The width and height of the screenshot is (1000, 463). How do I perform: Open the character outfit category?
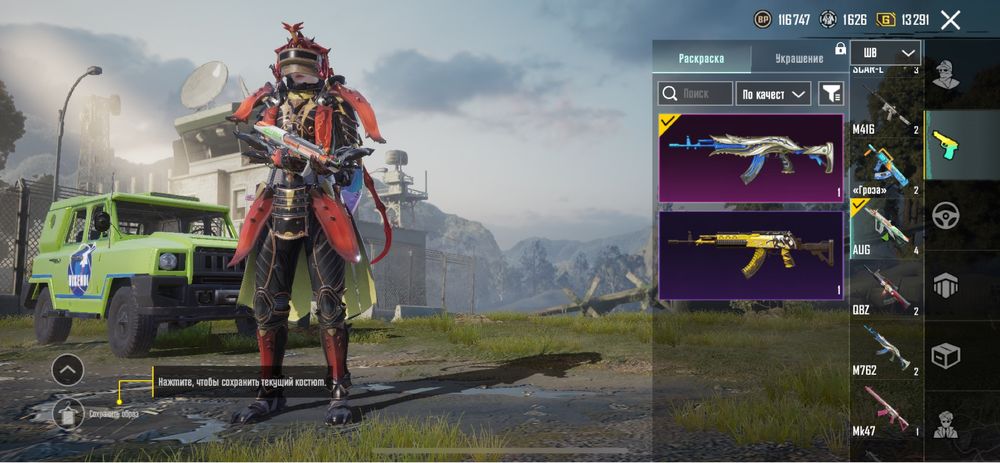pos(945,74)
